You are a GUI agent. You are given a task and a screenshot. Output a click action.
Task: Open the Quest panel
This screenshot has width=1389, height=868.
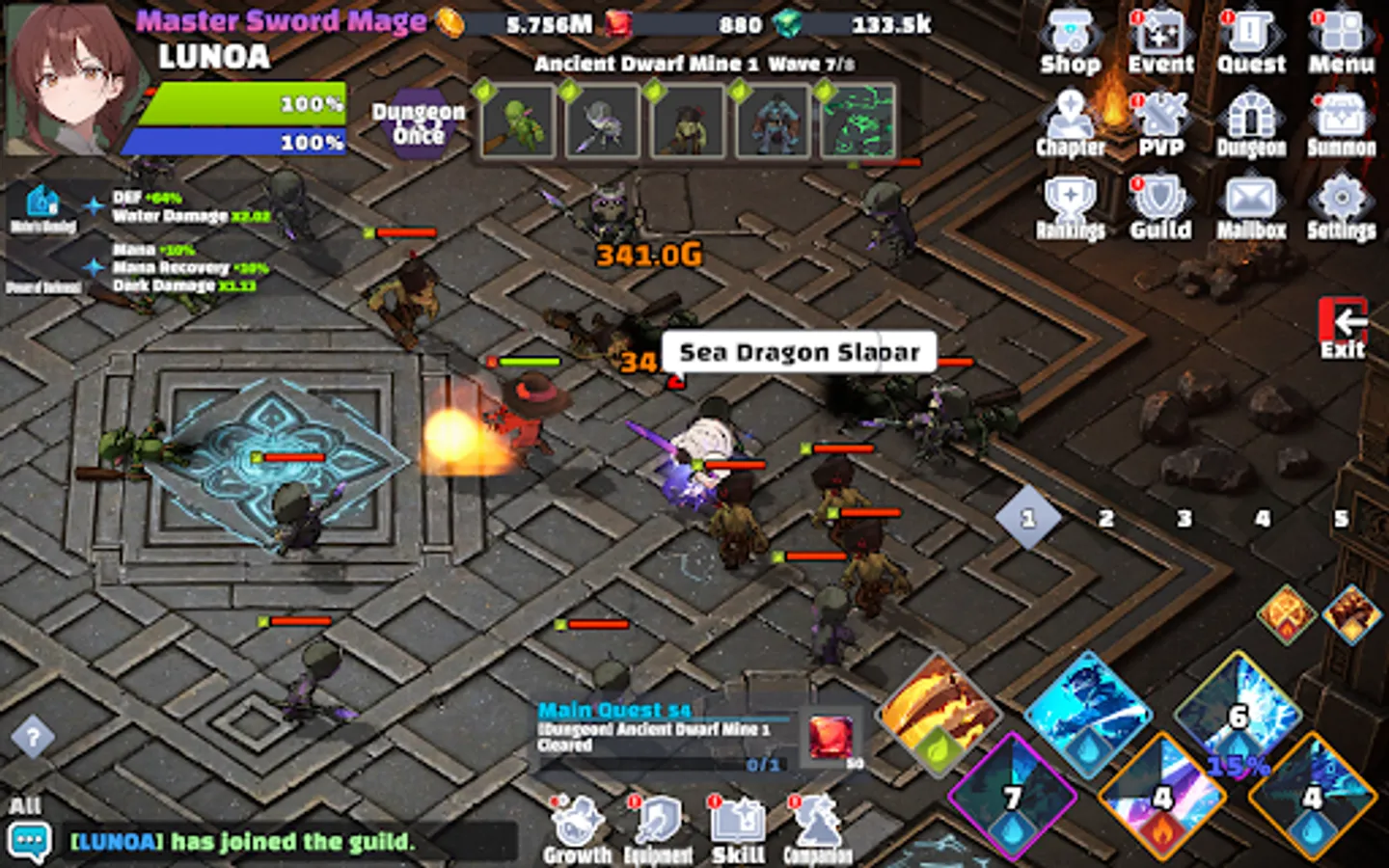click(x=1251, y=34)
